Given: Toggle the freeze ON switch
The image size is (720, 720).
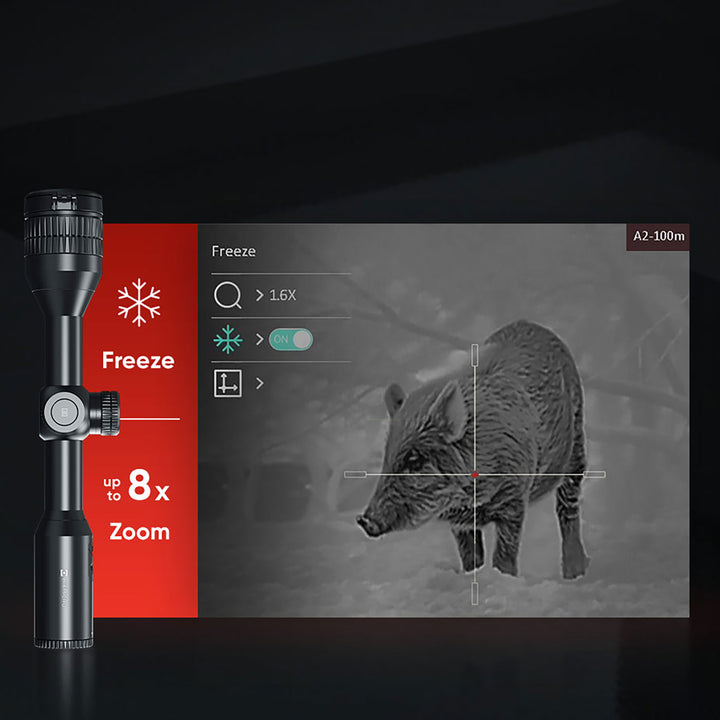Looking at the screenshot, I should point(291,340).
